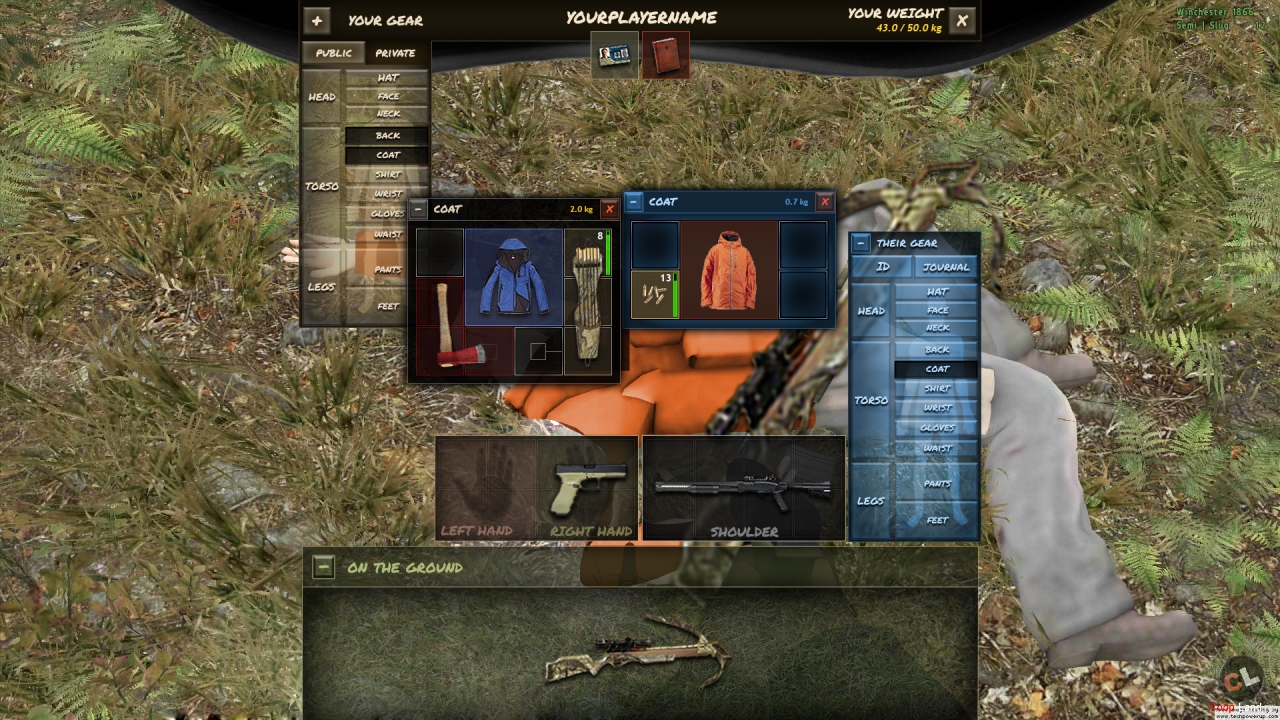Toggle the COAT slot in Their Gear
This screenshot has height=720, width=1280.
click(937, 369)
